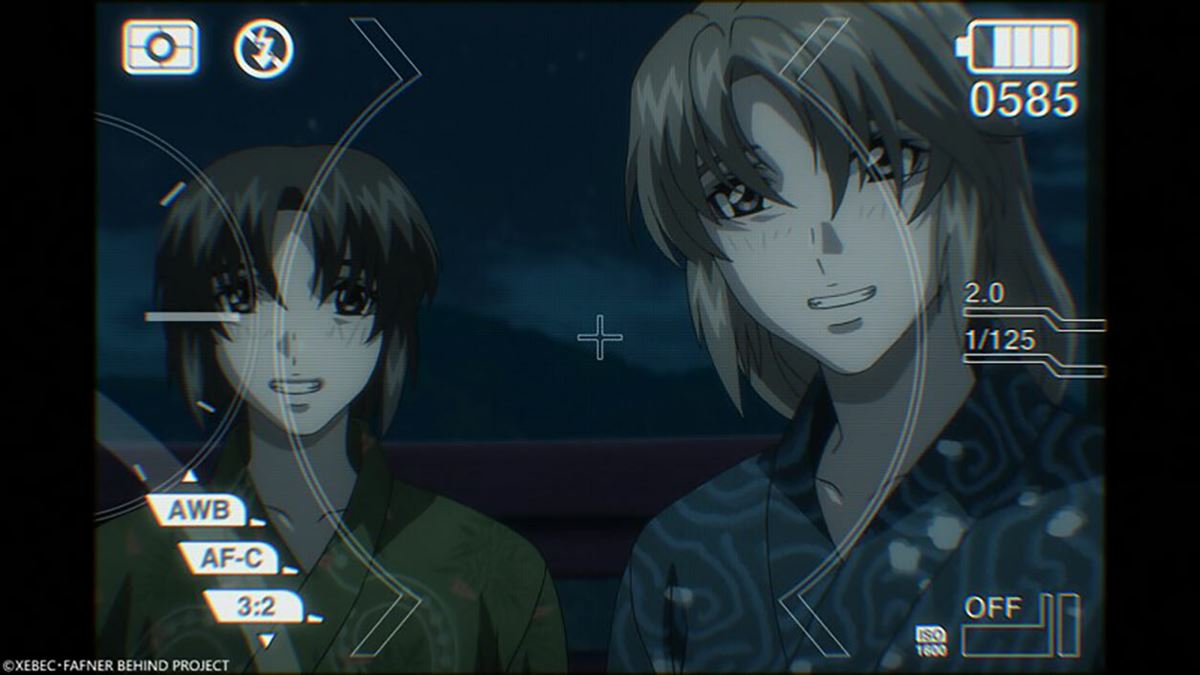Open the ISO 1600 setting
This screenshot has height=675, width=1200.
[x=930, y=642]
